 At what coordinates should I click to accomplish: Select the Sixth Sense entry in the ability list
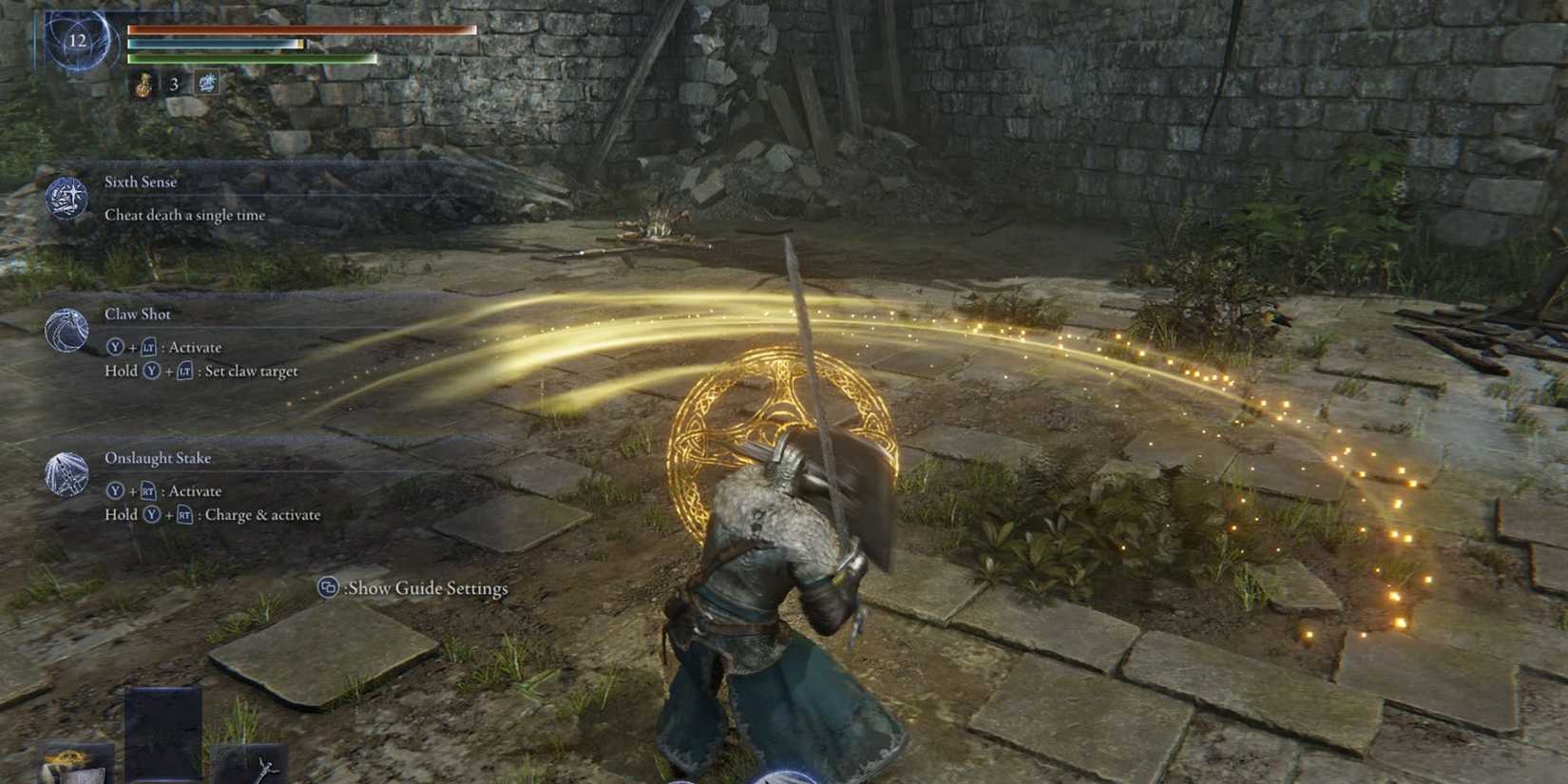coord(141,182)
